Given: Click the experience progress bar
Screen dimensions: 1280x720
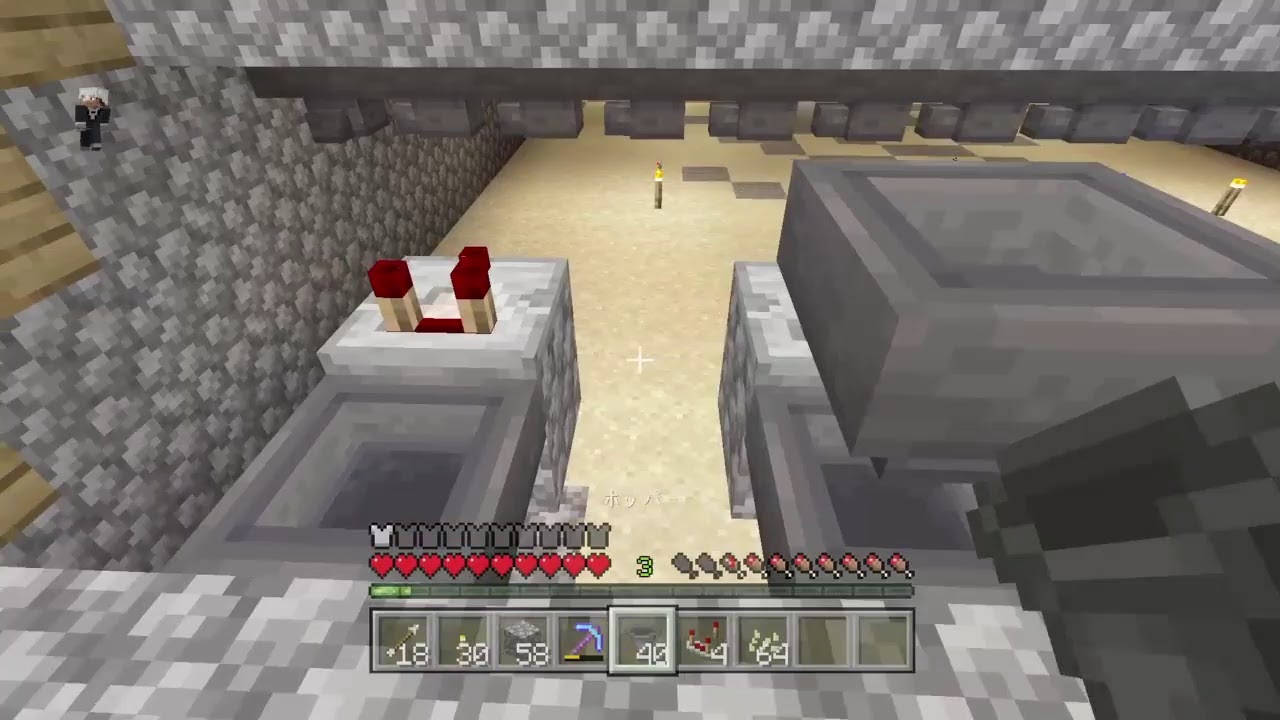Looking at the screenshot, I should (x=640, y=591).
